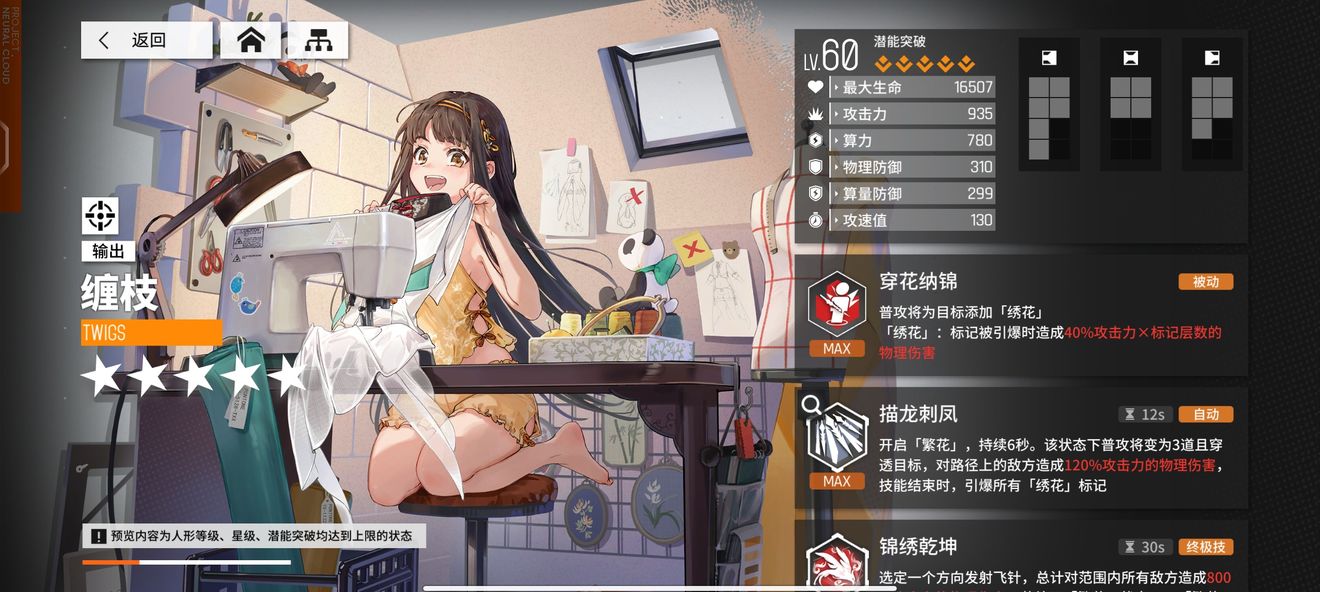Select the 描龙刺凤 skill icon
Viewport: 1320px width, 592px height.
click(836, 438)
